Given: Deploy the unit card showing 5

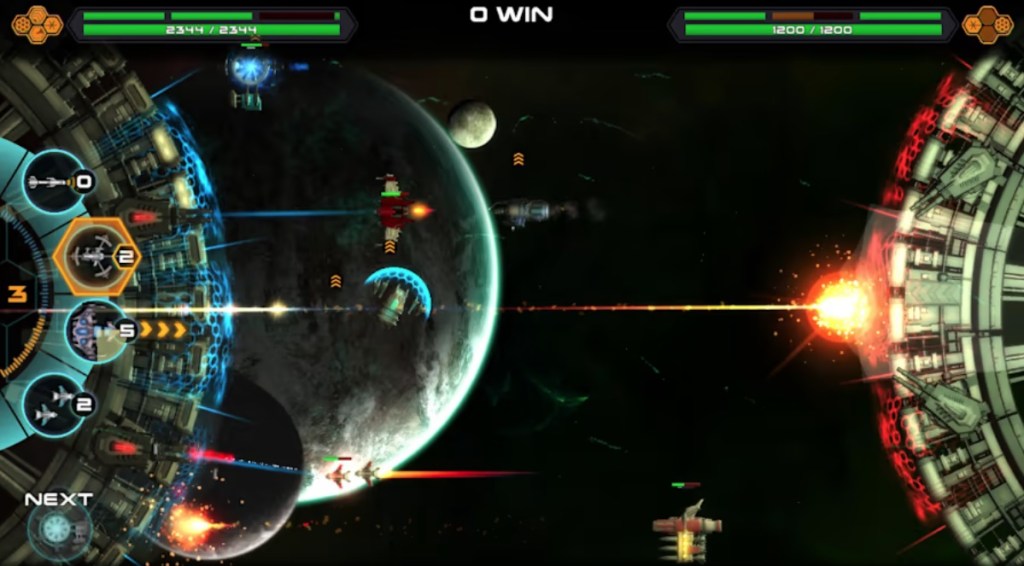Looking at the screenshot, I should pos(98,331).
